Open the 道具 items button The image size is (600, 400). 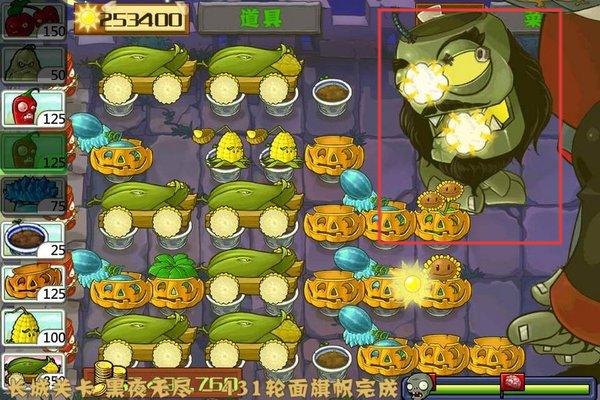pyautogui.click(x=258, y=17)
